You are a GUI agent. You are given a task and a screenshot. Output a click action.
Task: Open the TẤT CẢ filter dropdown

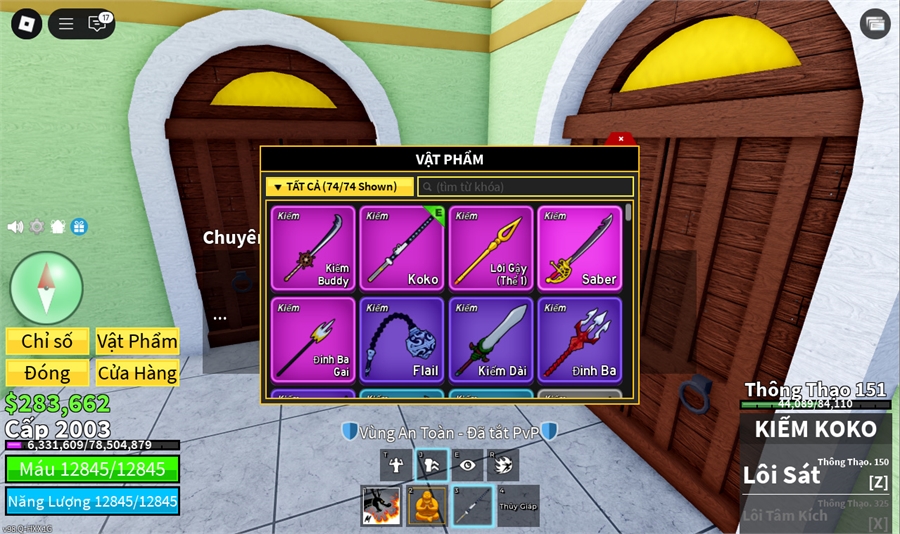click(339, 187)
